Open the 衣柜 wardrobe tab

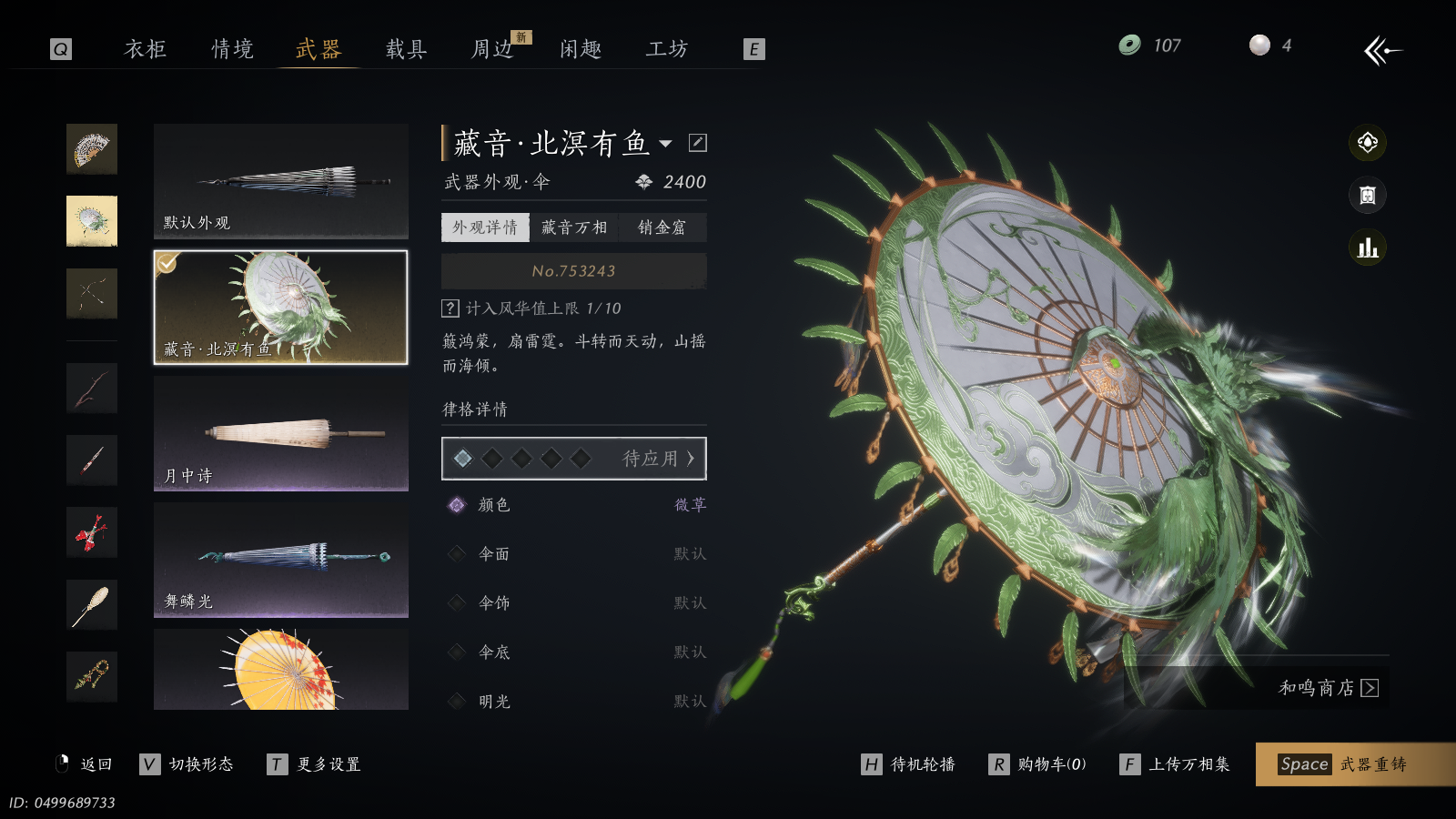pos(146,49)
